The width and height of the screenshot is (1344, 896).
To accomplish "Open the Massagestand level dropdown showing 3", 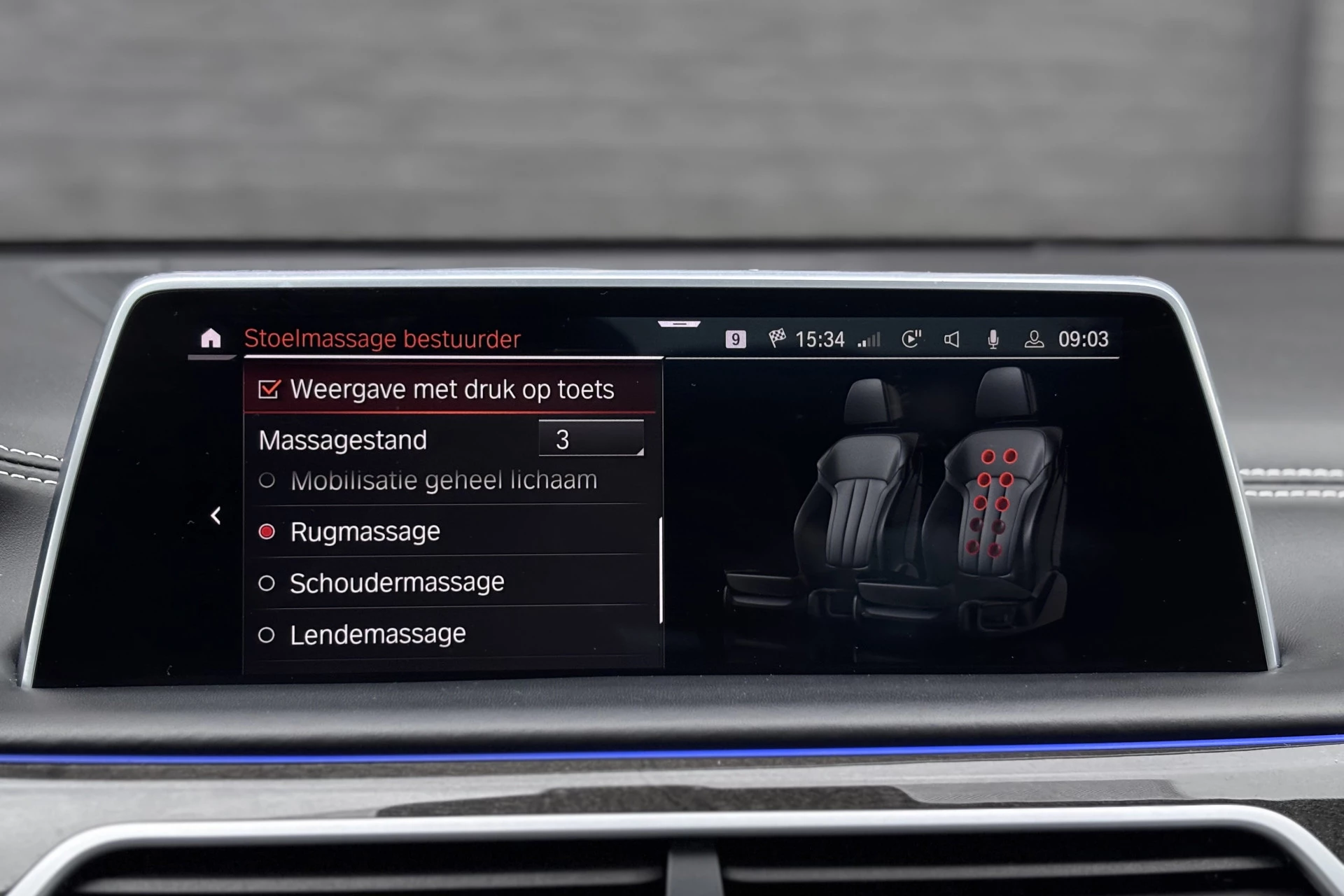I will pos(591,440).
